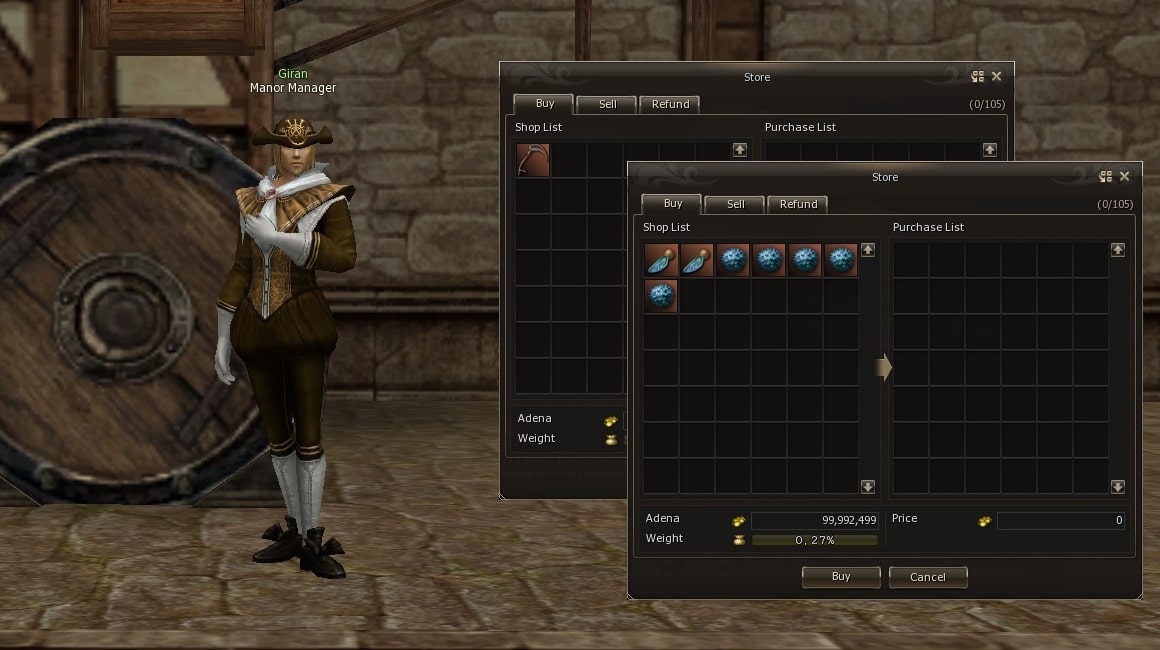Cancel the store purchase
This screenshot has width=1160, height=650.
pyautogui.click(x=927, y=577)
